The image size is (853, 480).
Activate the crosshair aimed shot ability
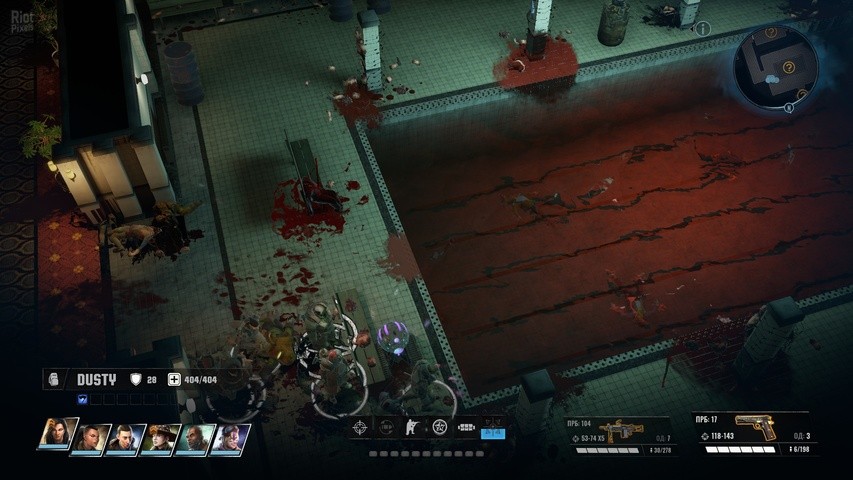point(360,428)
